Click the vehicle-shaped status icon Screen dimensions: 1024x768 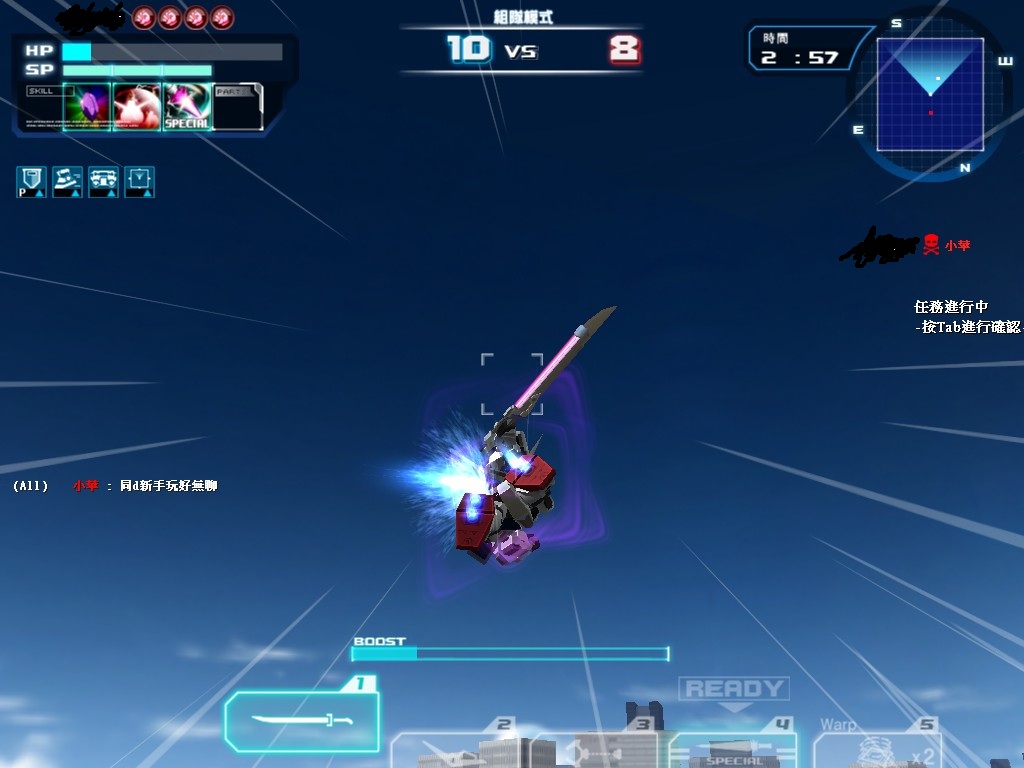click(103, 181)
